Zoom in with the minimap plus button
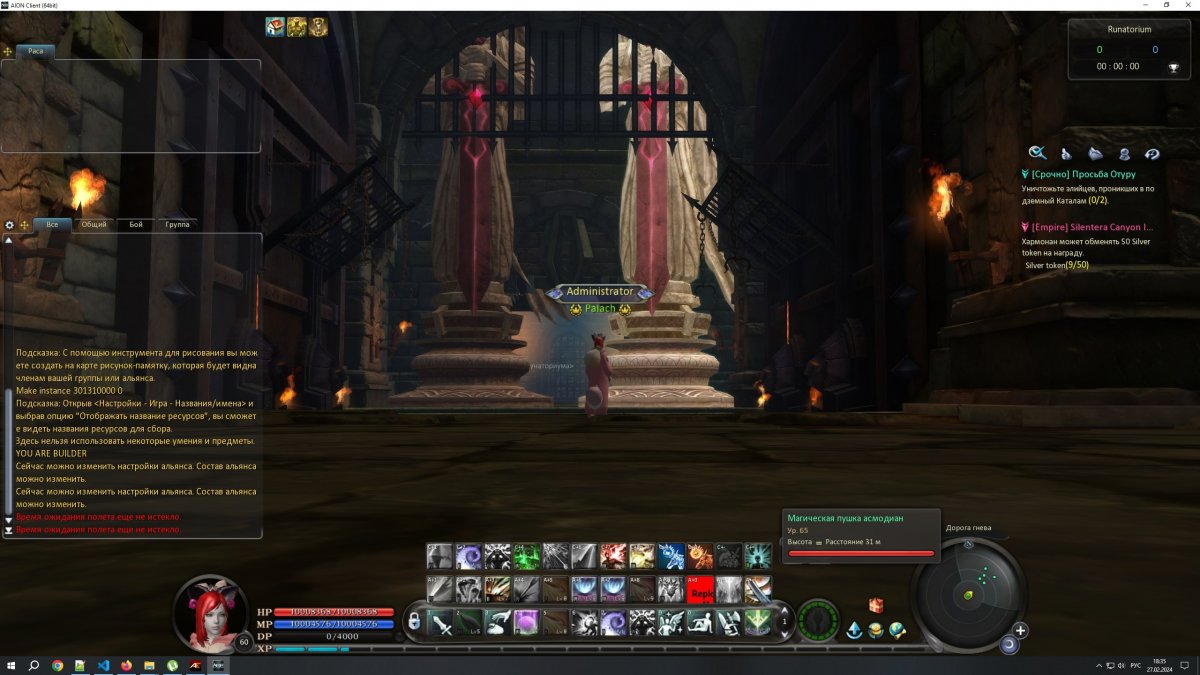Screen dimensions: 1200x675 [1020, 630]
